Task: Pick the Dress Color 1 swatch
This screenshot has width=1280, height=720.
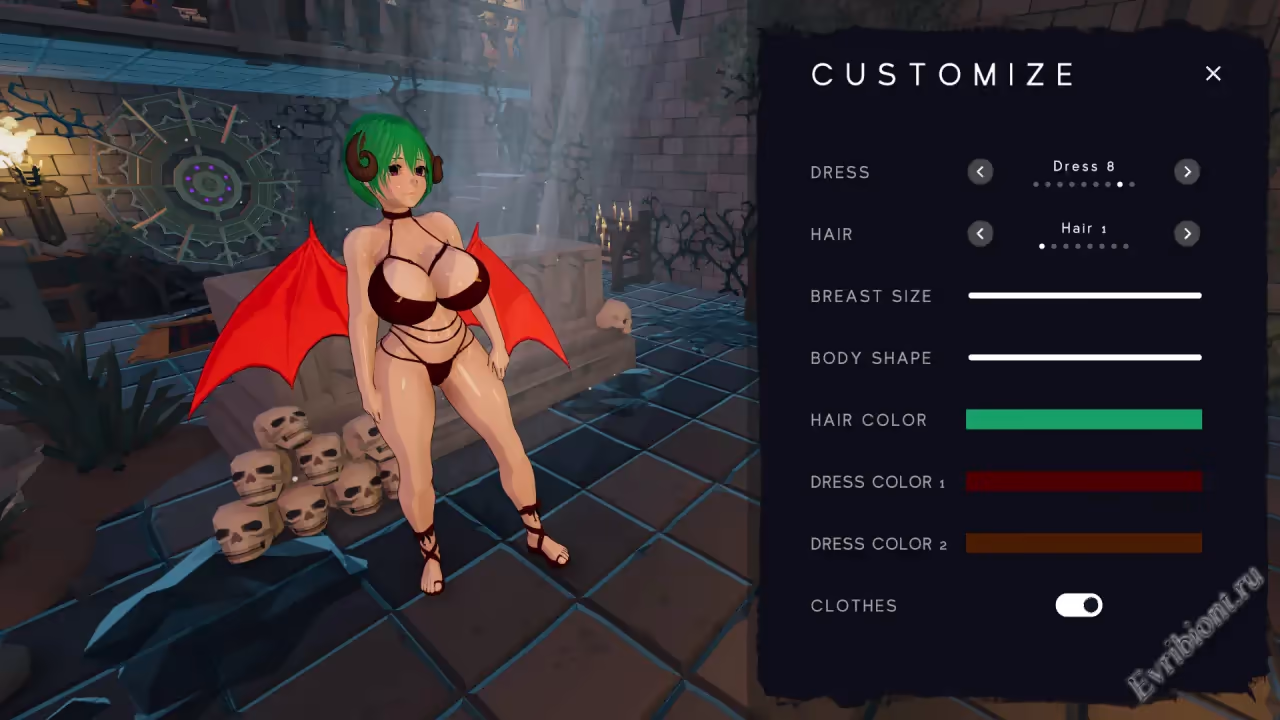Action: (1084, 482)
